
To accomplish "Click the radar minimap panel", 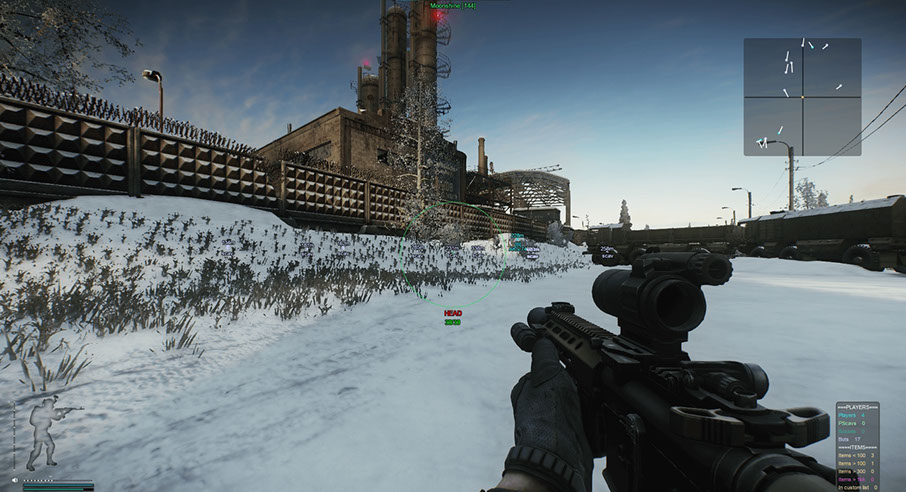I will 802,97.
